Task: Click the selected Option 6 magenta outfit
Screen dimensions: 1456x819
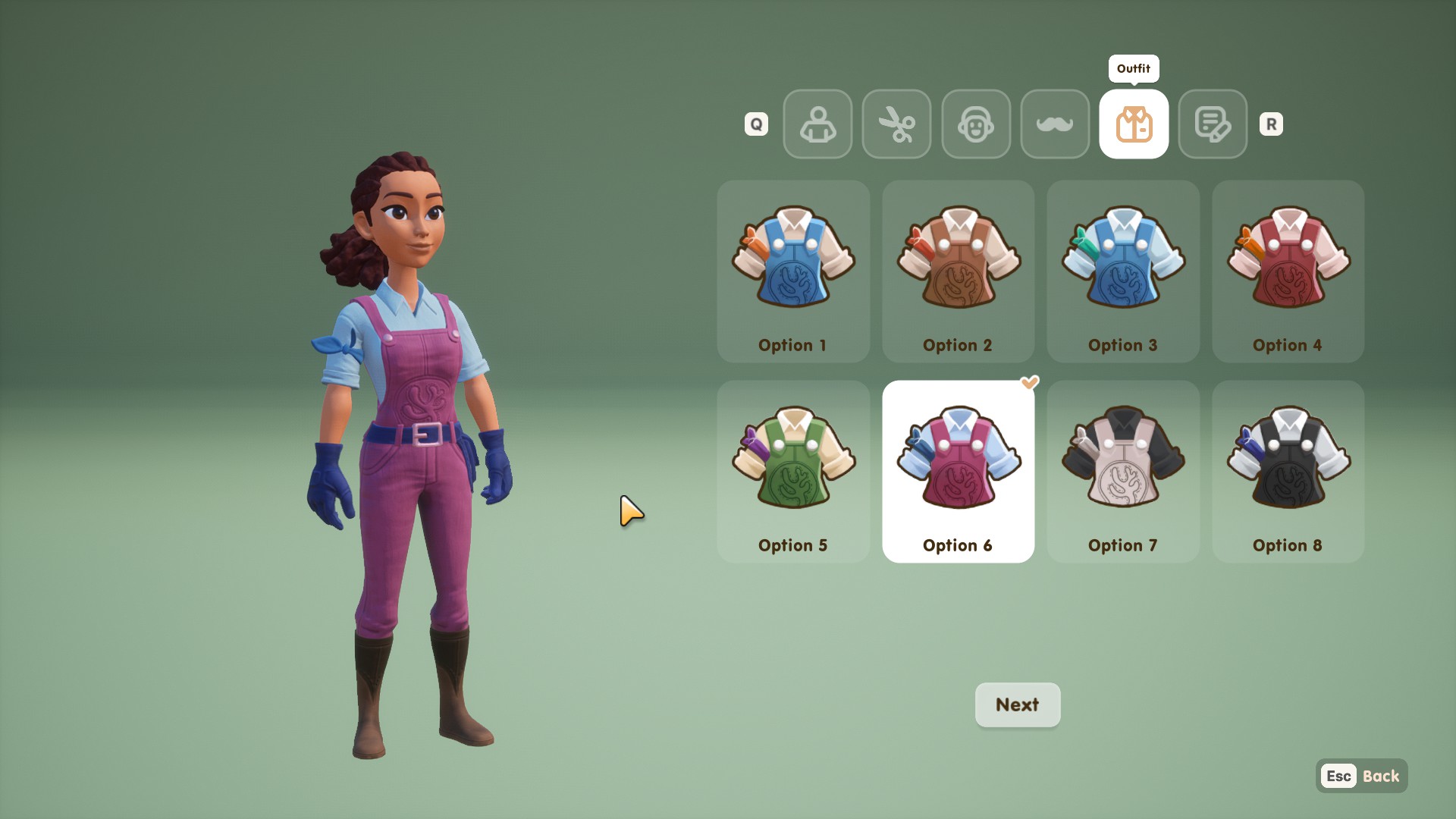Action: [958, 472]
